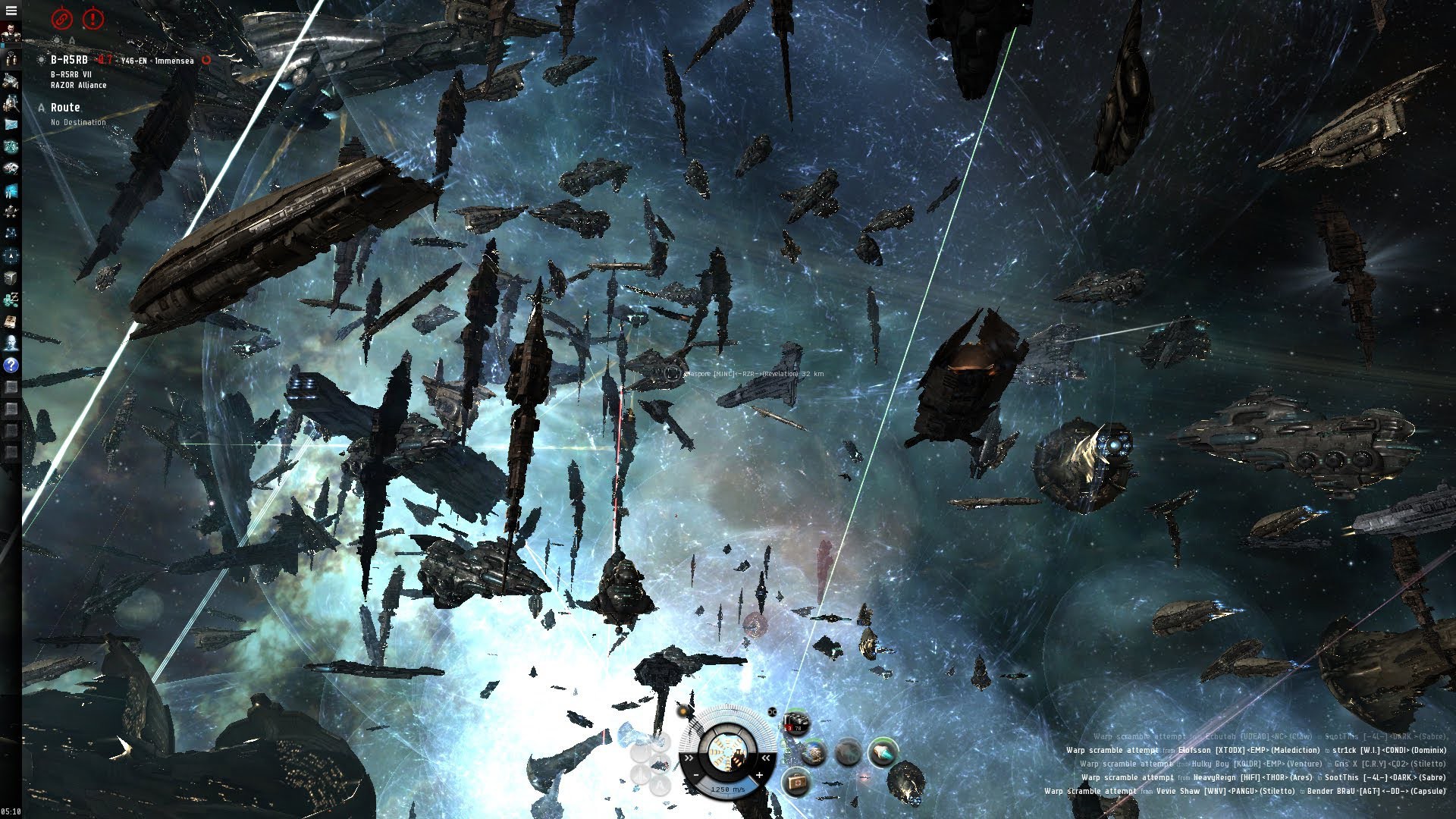Click the red exclamation alert icon
This screenshot has width=1456, height=819.
93,17
